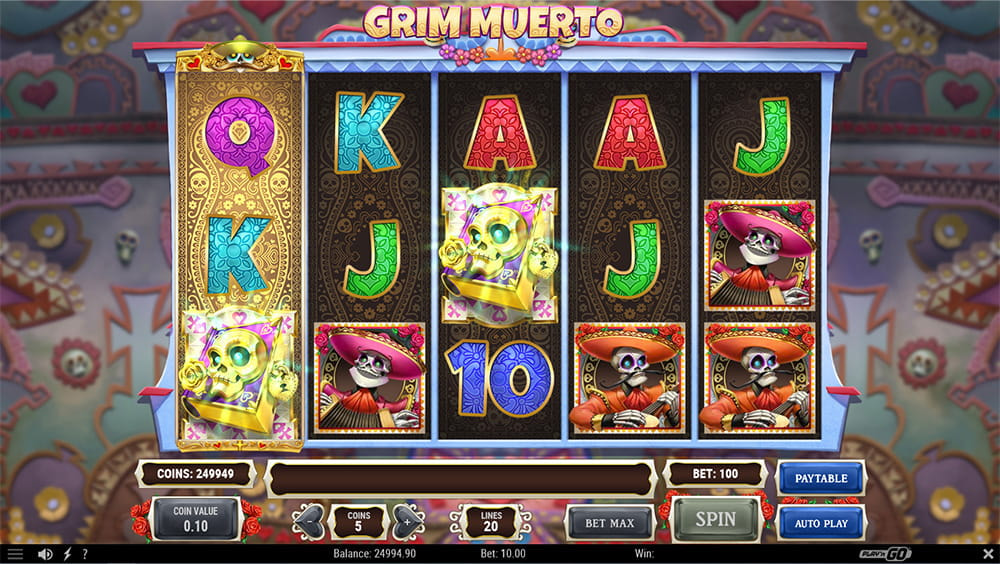
Task: Adjust the Lines count
Action: coord(492,522)
